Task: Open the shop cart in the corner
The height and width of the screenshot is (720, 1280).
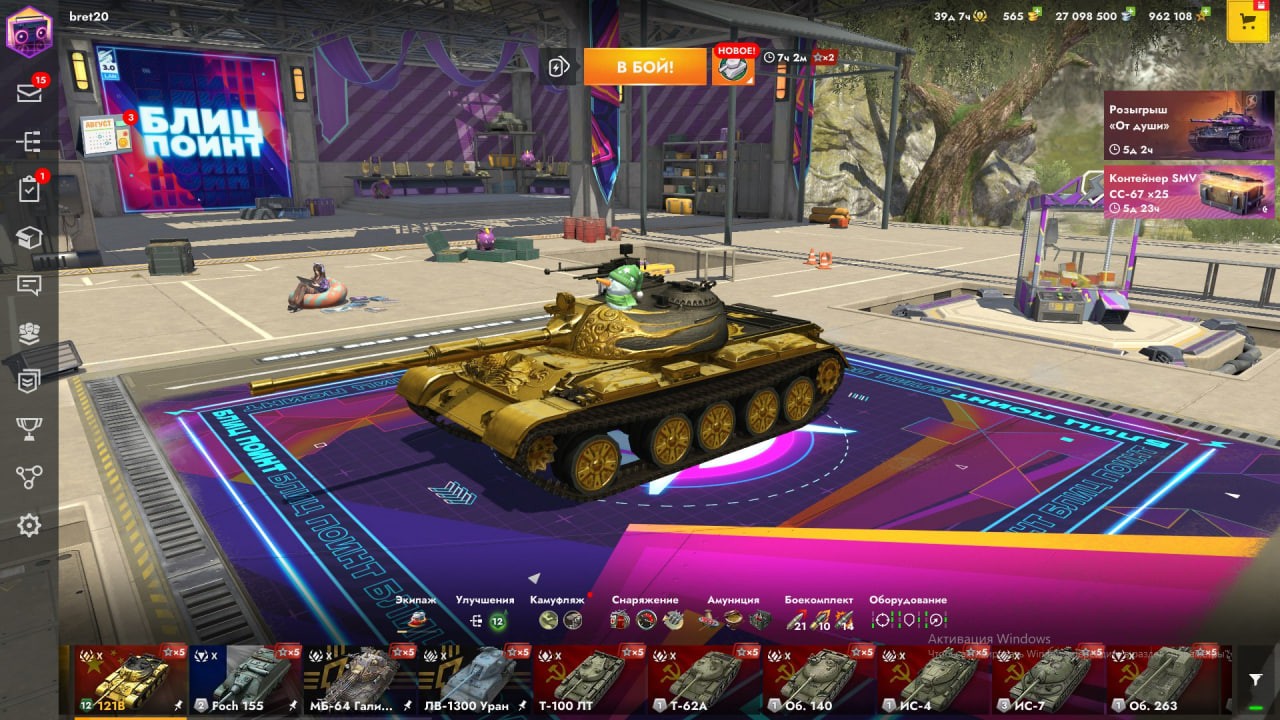Action: point(1248,21)
